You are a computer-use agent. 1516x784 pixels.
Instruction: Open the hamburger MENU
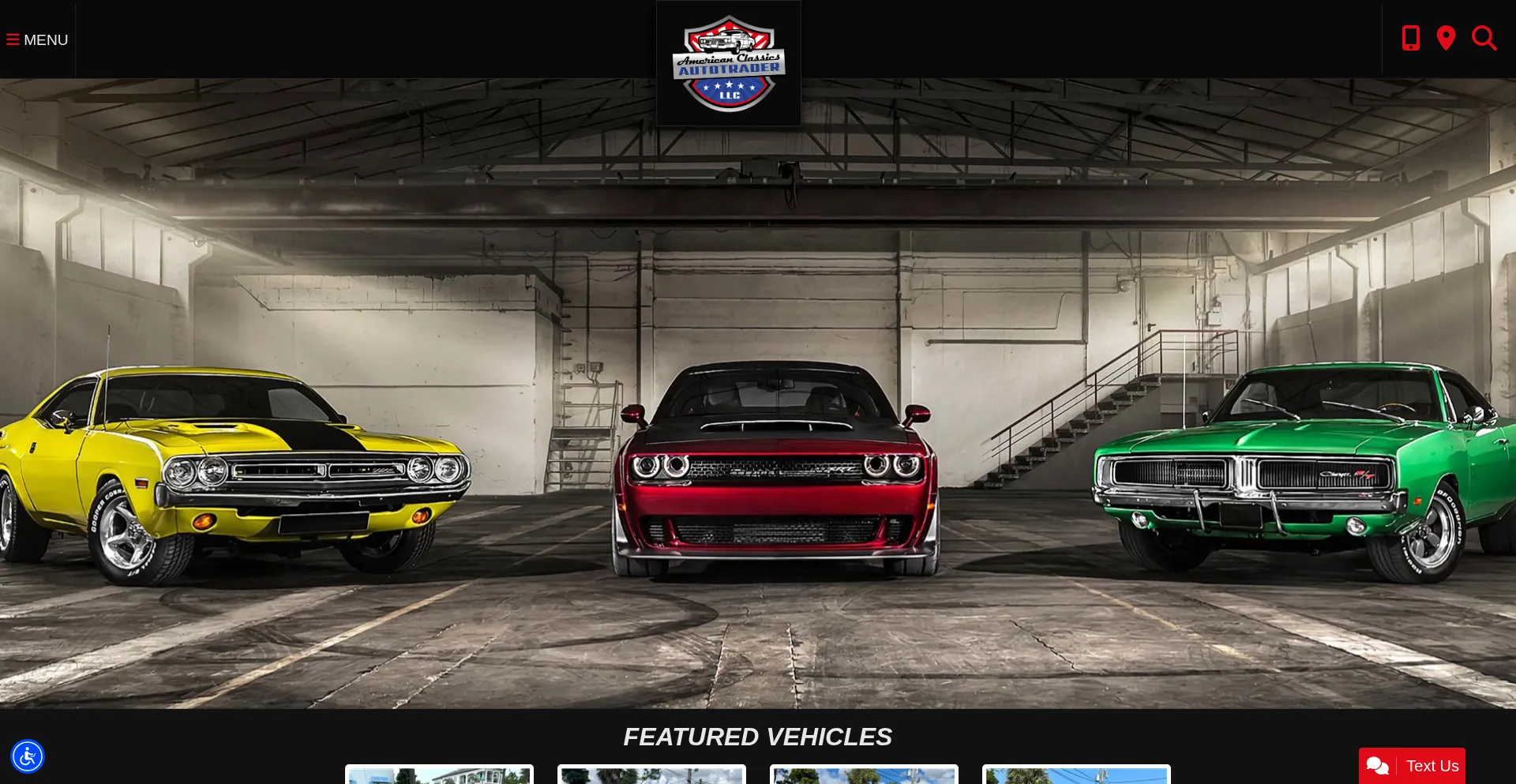(x=37, y=39)
